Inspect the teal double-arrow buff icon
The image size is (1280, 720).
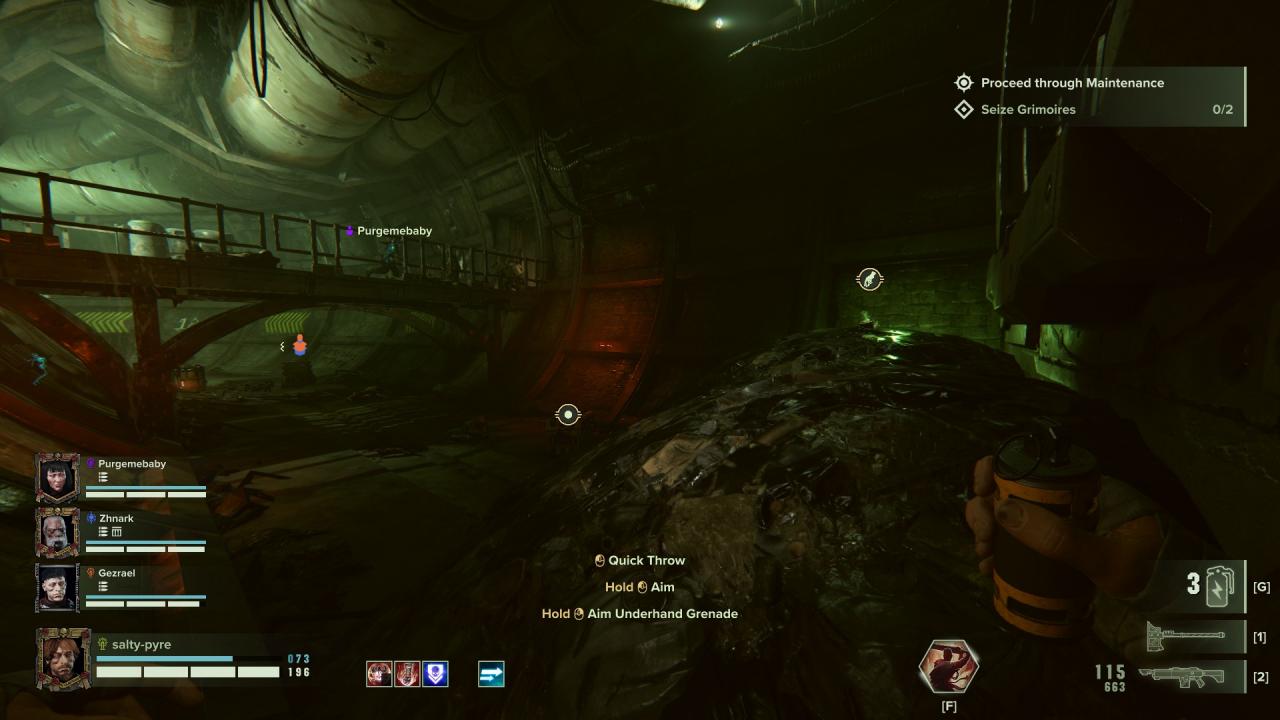[491, 674]
